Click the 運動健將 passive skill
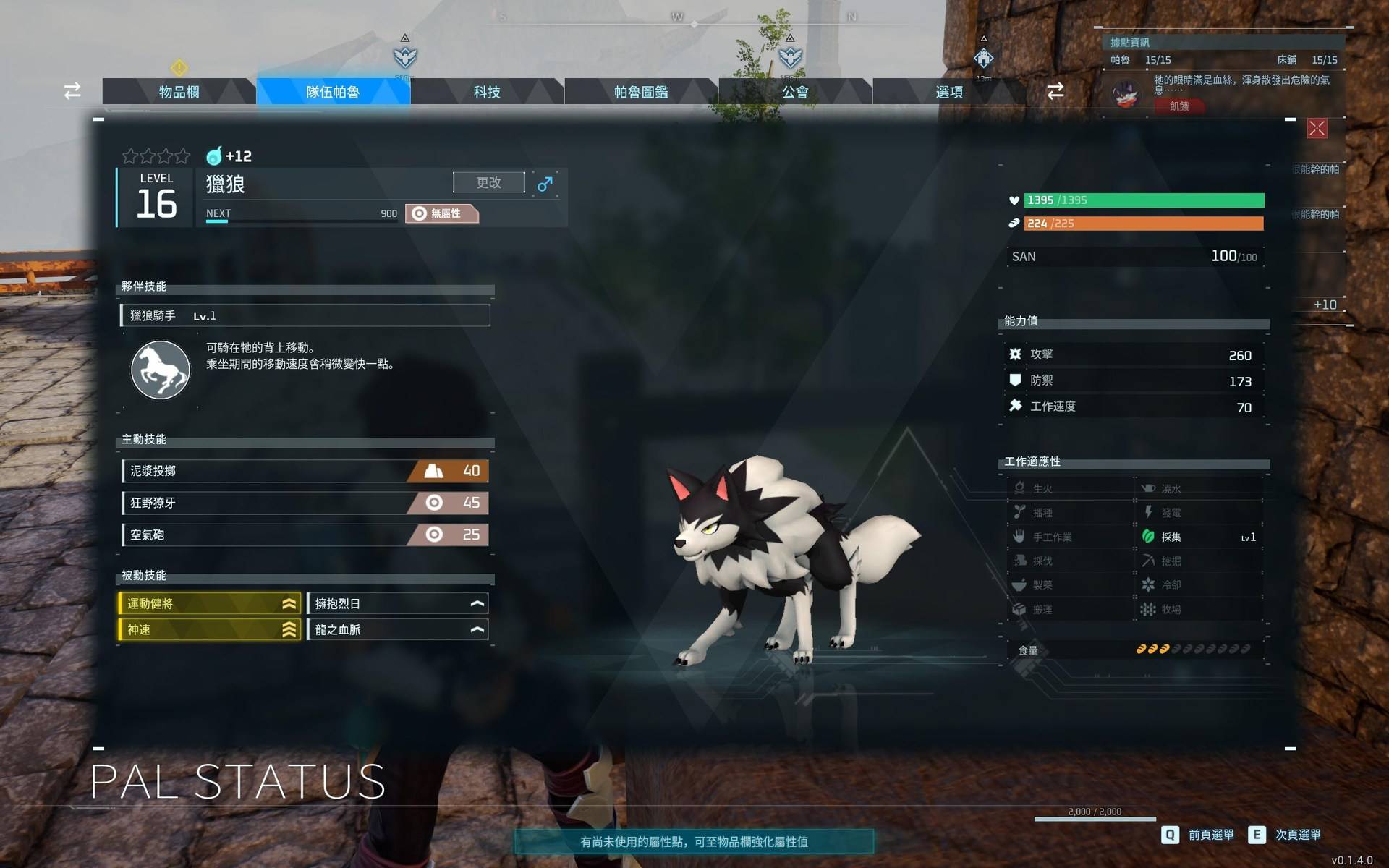 pyautogui.click(x=210, y=604)
